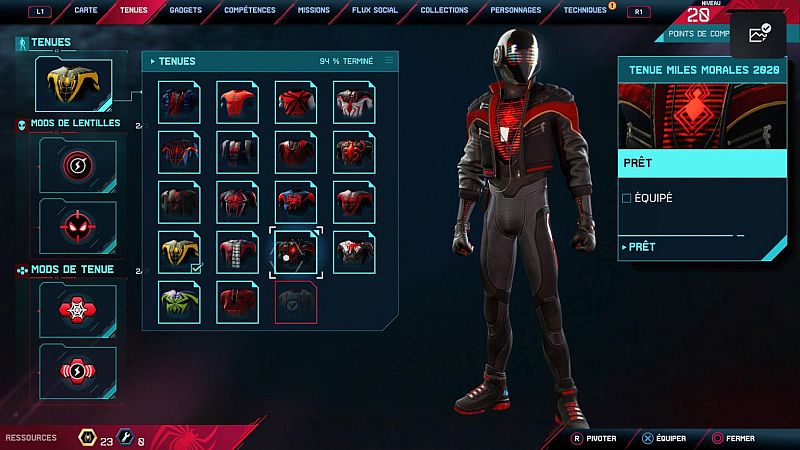
Task: Select the Missions tab
Action: coord(314,10)
